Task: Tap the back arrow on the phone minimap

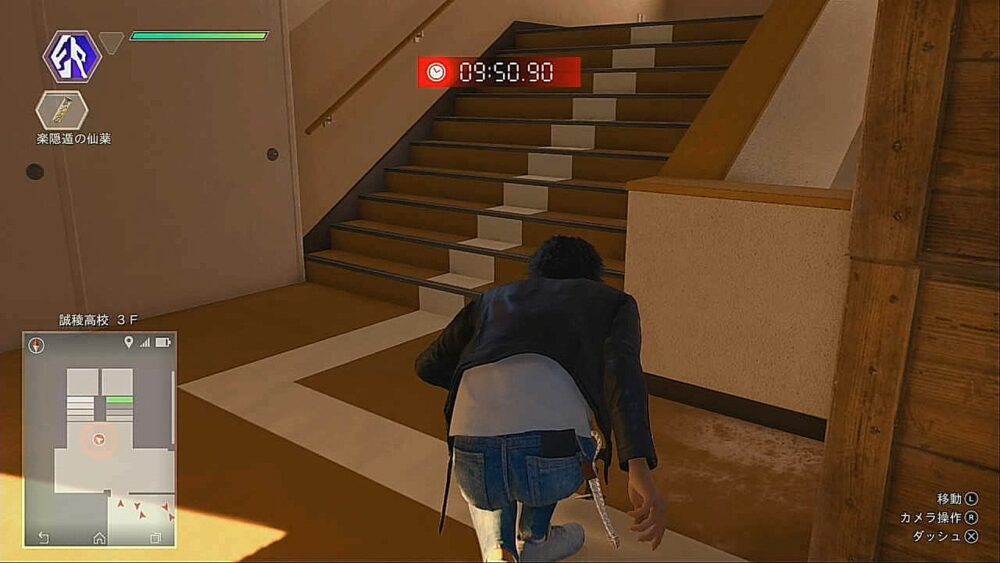Action: coord(43,537)
